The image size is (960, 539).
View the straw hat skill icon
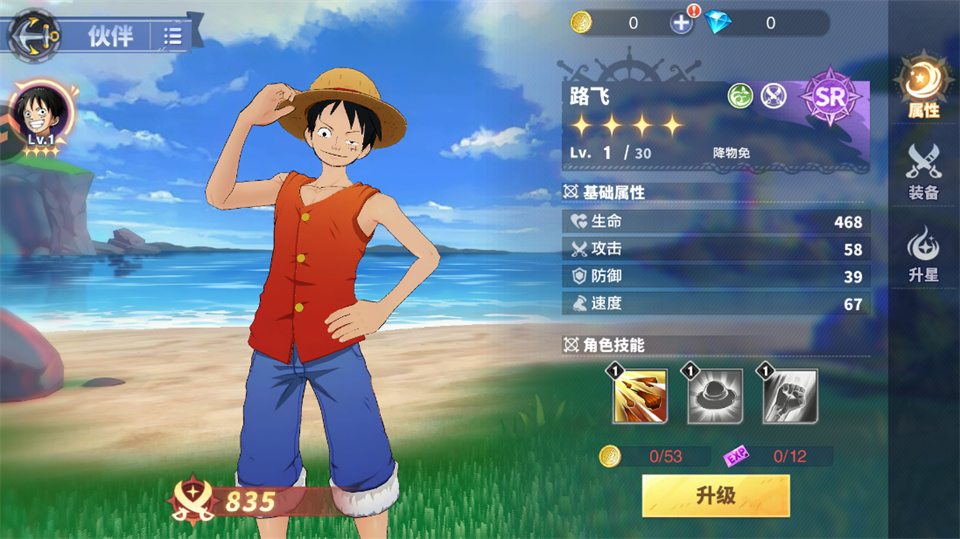coord(715,396)
